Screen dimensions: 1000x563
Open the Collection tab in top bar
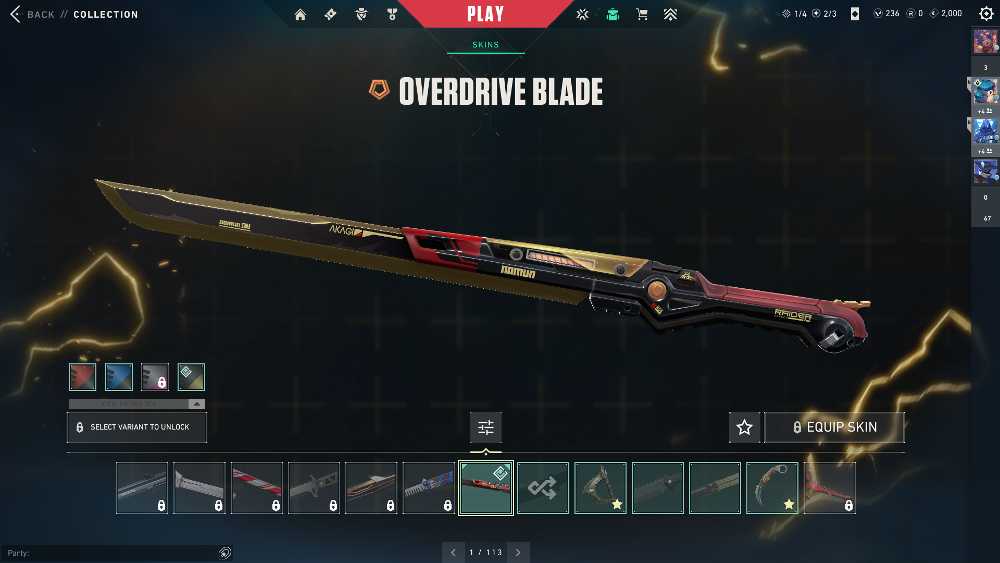tap(612, 14)
